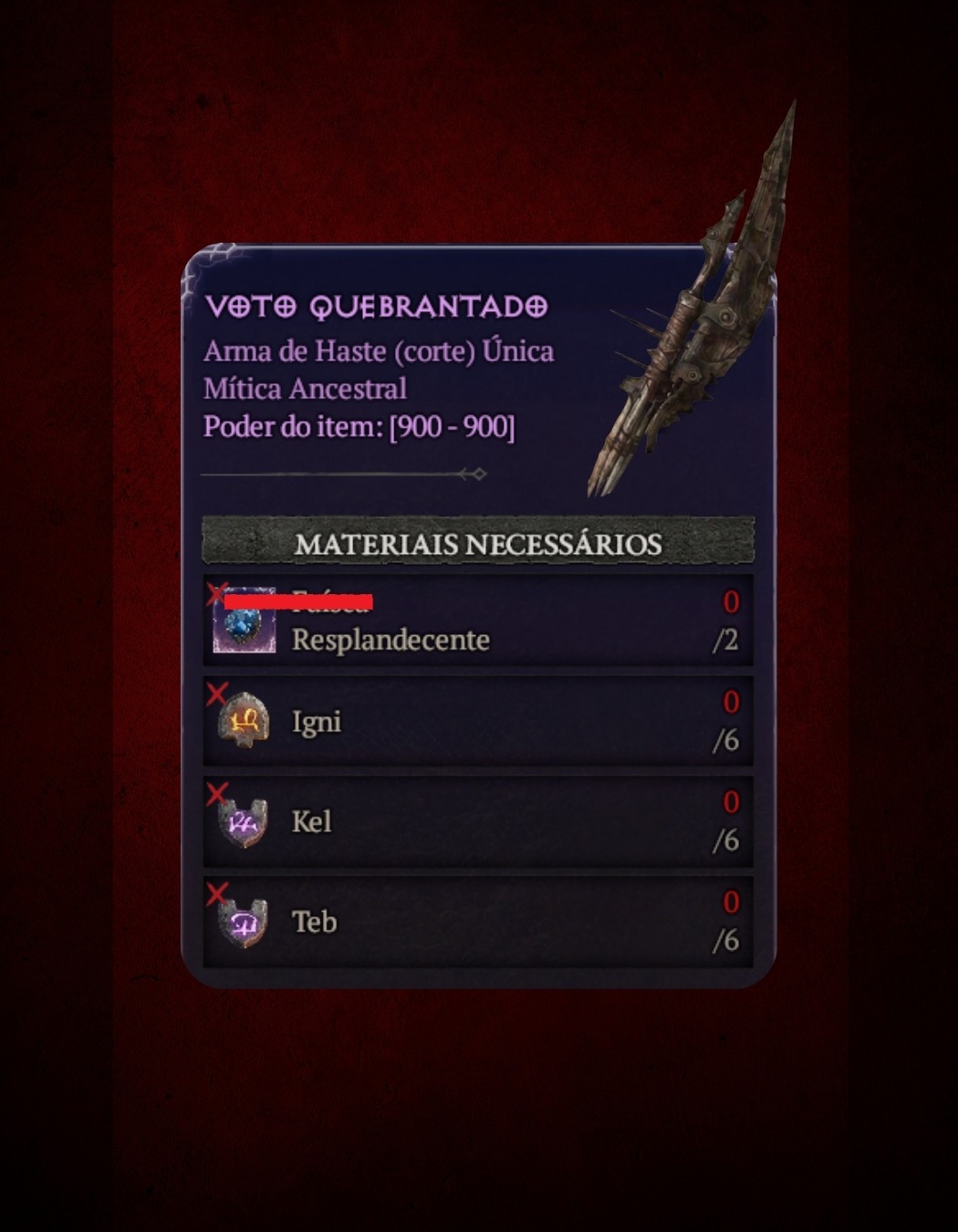Select the Teb rune material row

478,922
